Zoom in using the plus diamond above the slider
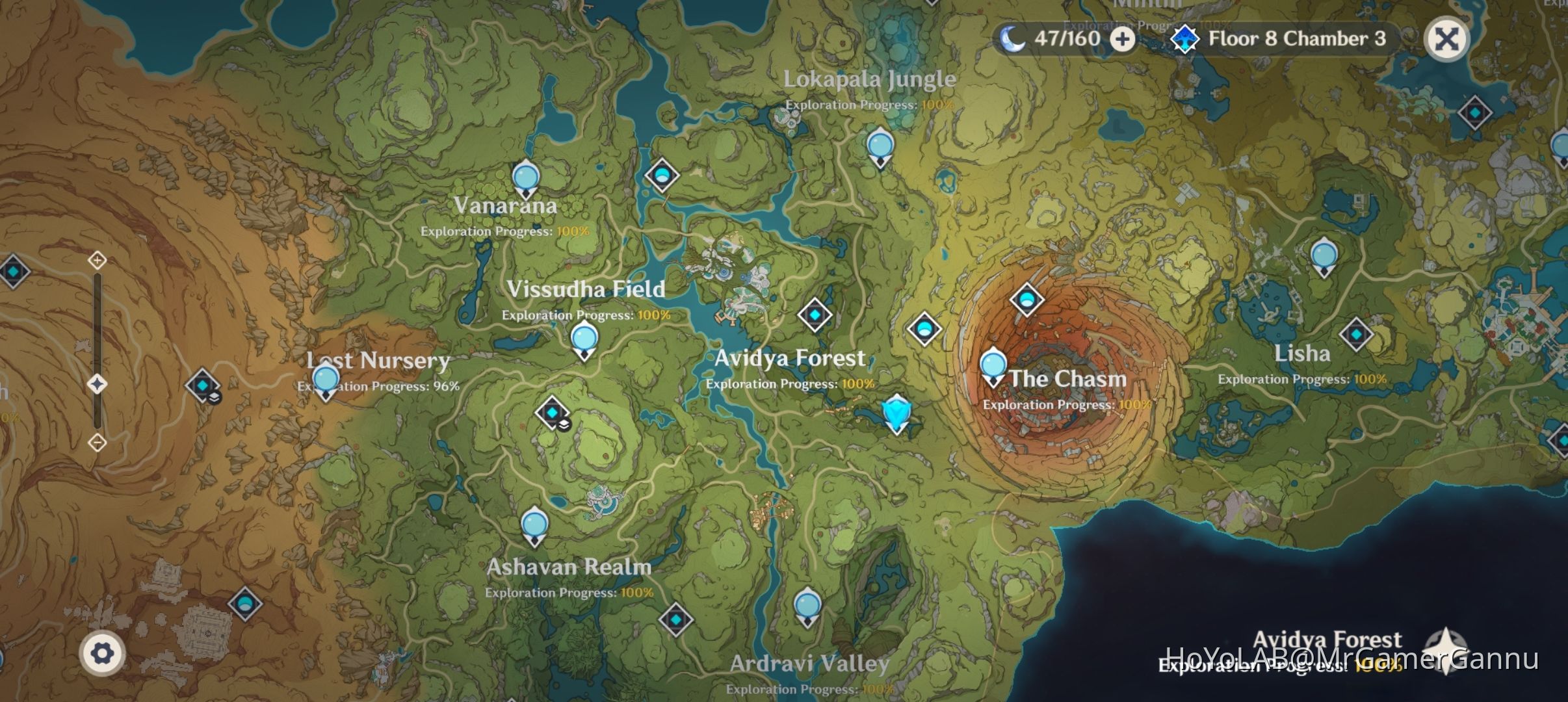Screen dimensions: 1568x702 click(96, 260)
